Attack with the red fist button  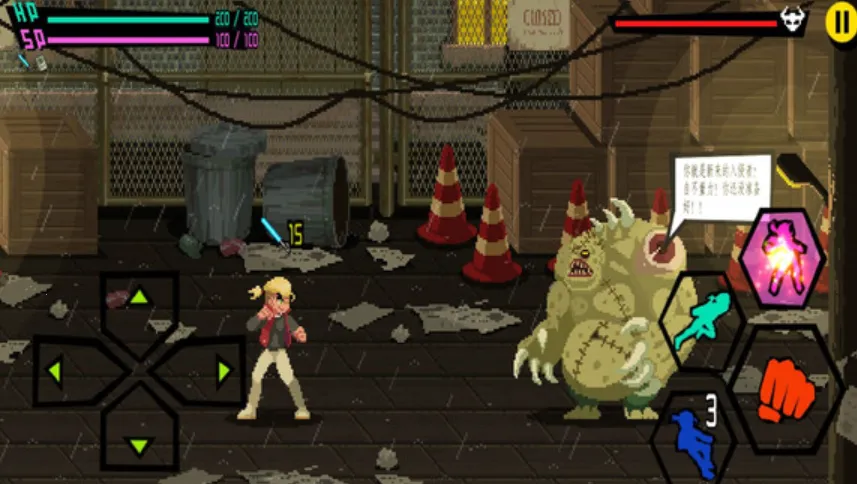click(x=786, y=391)
